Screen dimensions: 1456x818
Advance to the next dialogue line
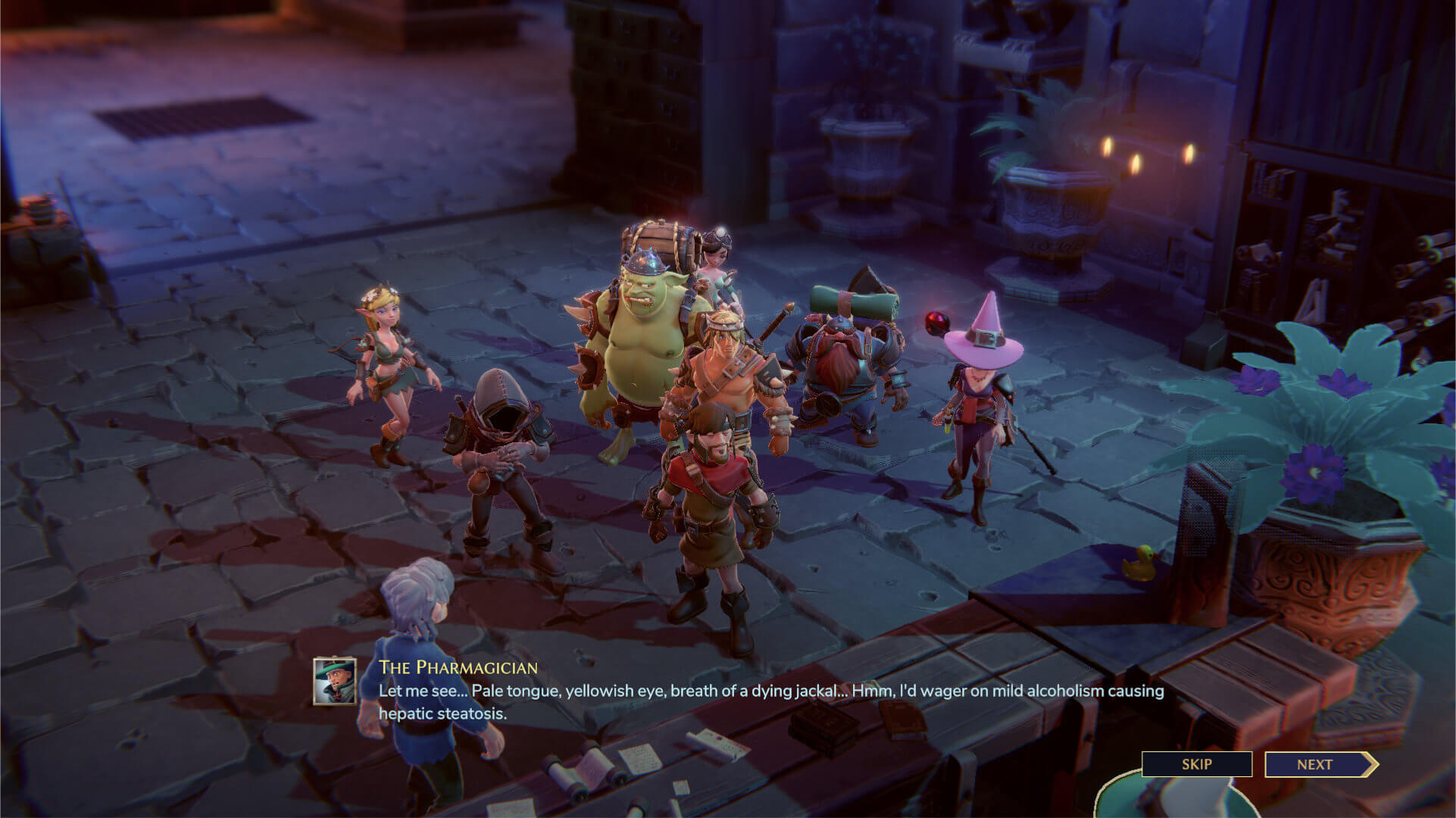tap(1317, 764)
